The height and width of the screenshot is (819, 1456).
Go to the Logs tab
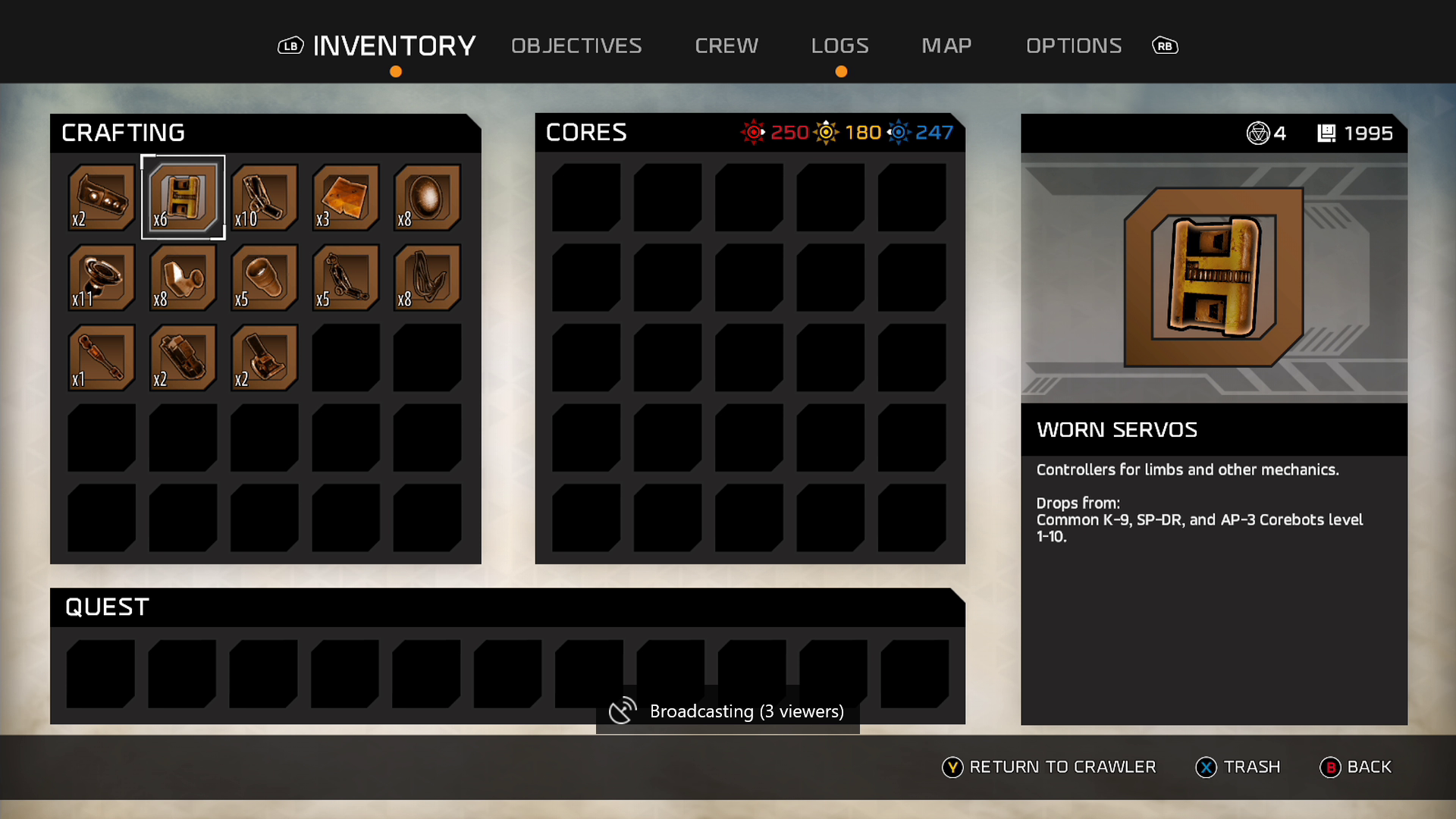point(839,45)
